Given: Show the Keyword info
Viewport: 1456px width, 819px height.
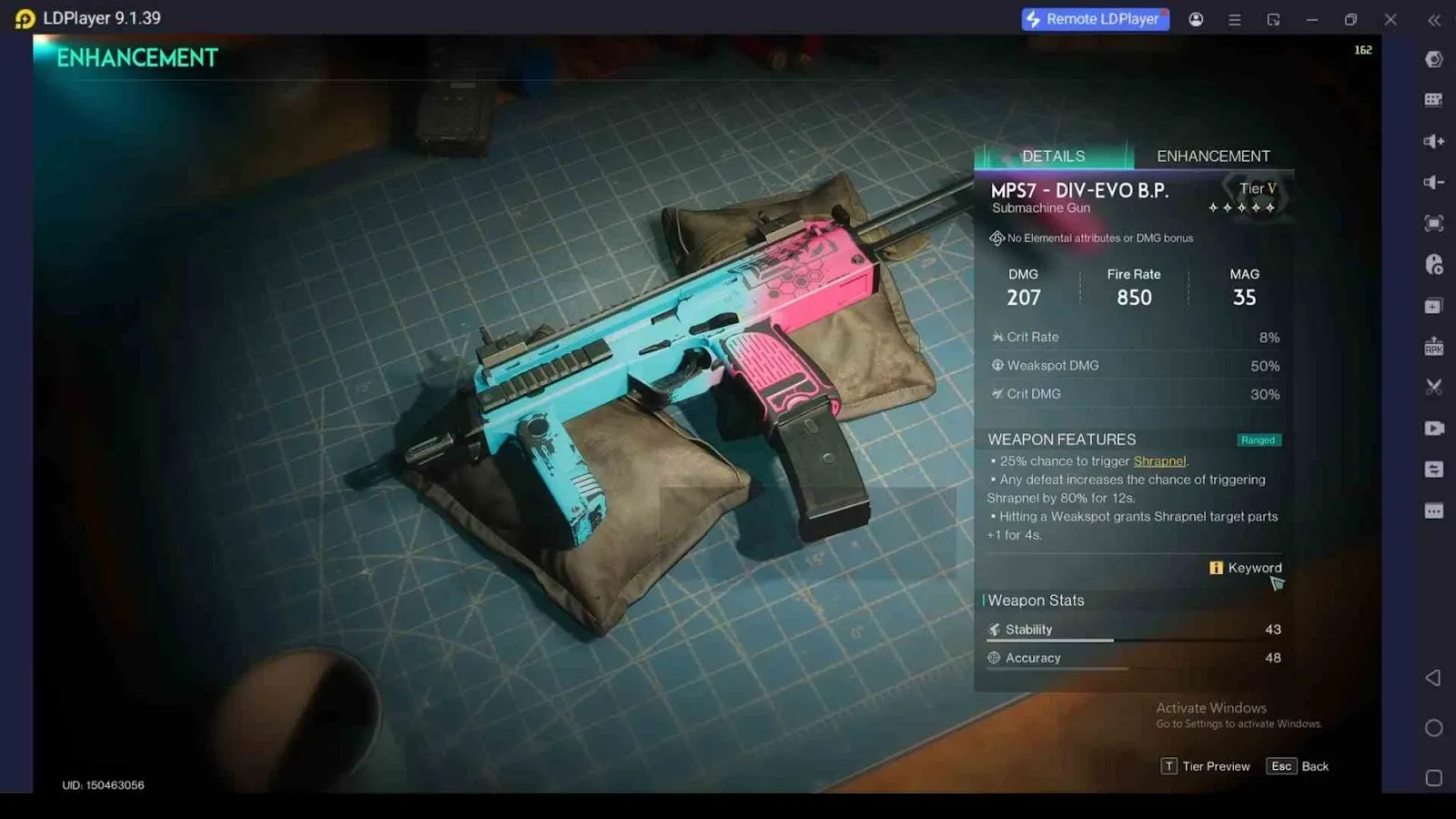Looking at the screenshot, I should [x=1245, y=568].
